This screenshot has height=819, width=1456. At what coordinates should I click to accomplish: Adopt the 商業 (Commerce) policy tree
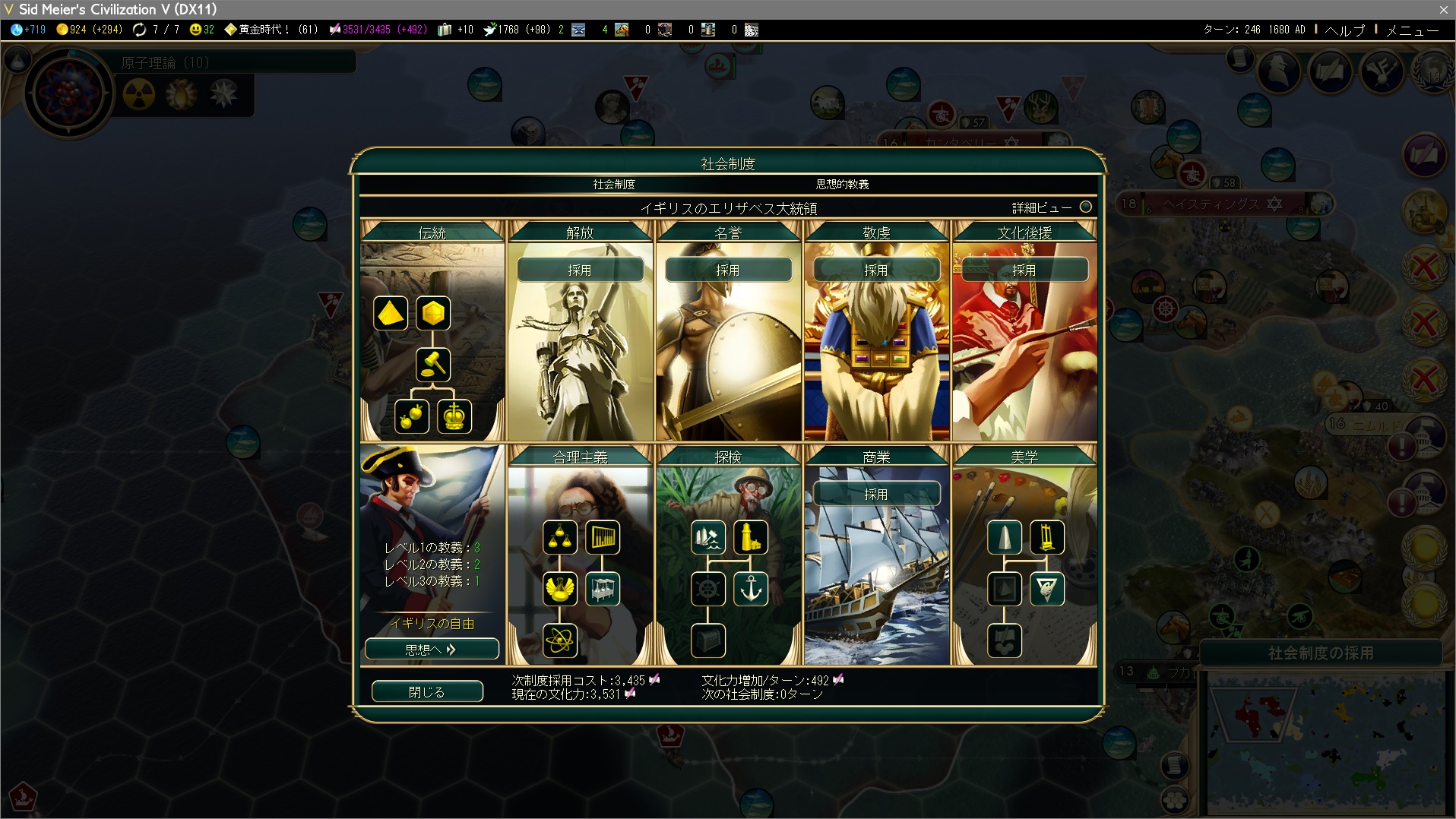pos(875,494)
